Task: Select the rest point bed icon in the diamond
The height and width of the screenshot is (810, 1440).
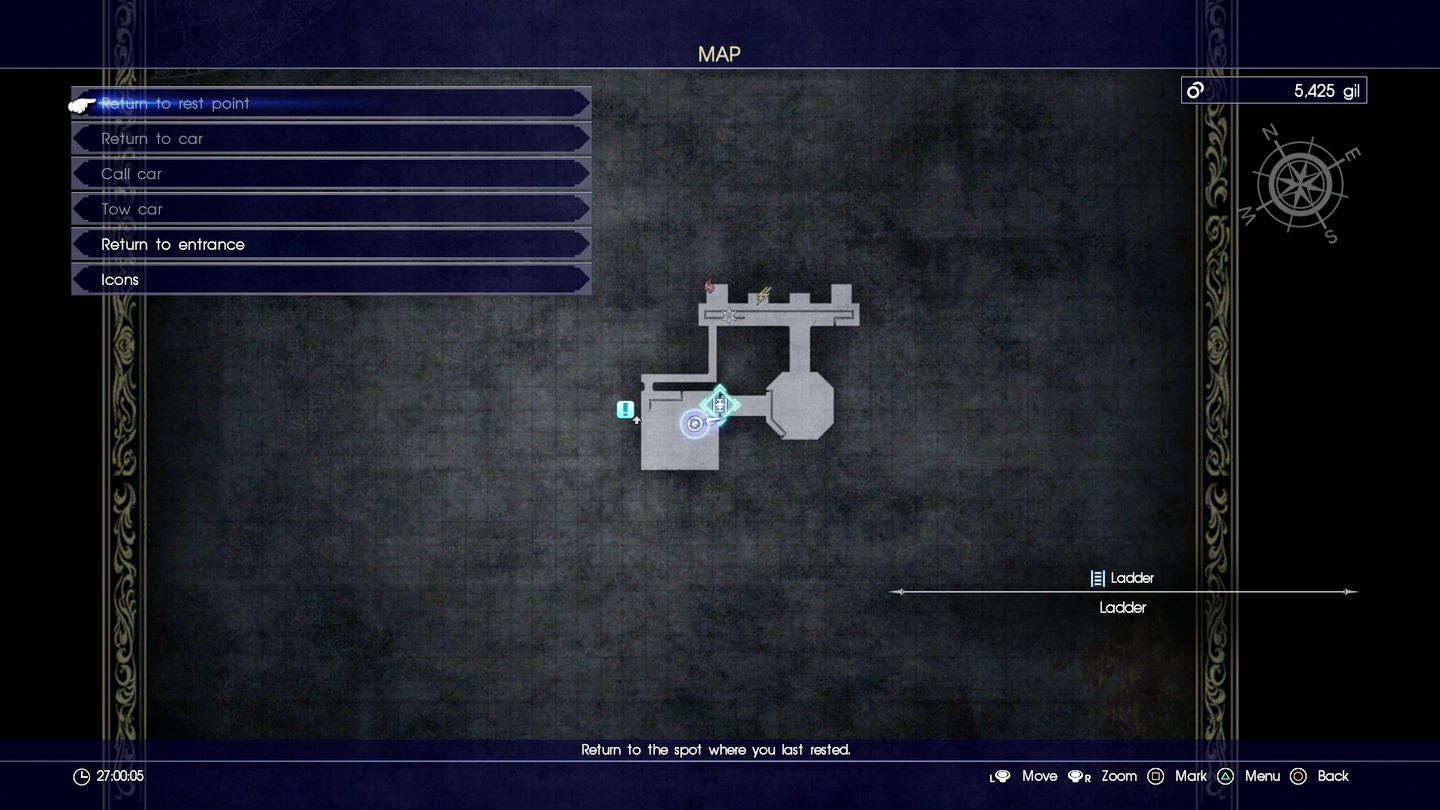Action: (720, 403)
